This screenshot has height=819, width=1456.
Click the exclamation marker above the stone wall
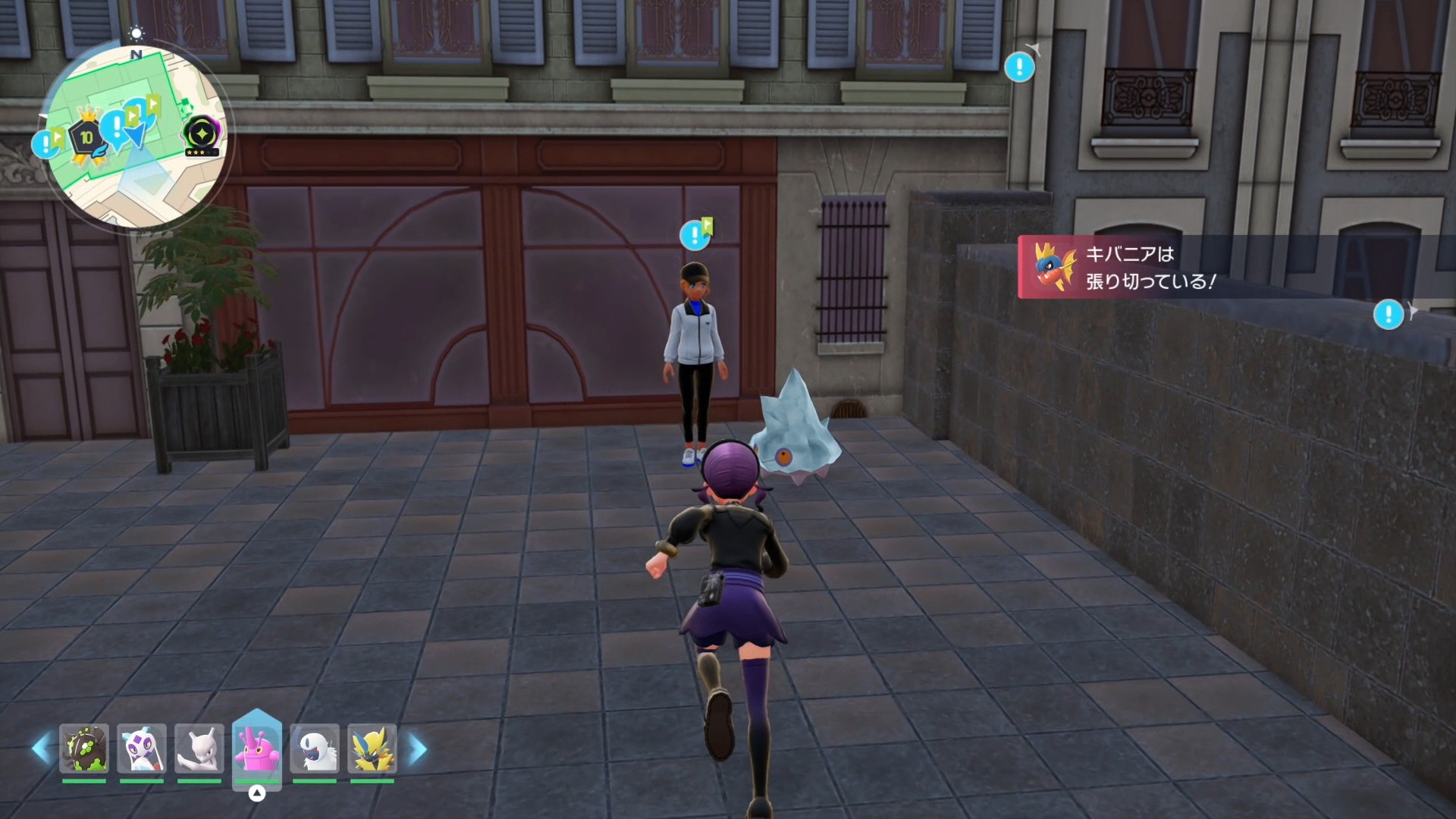pyautogui.click(x=1389, y=314)
